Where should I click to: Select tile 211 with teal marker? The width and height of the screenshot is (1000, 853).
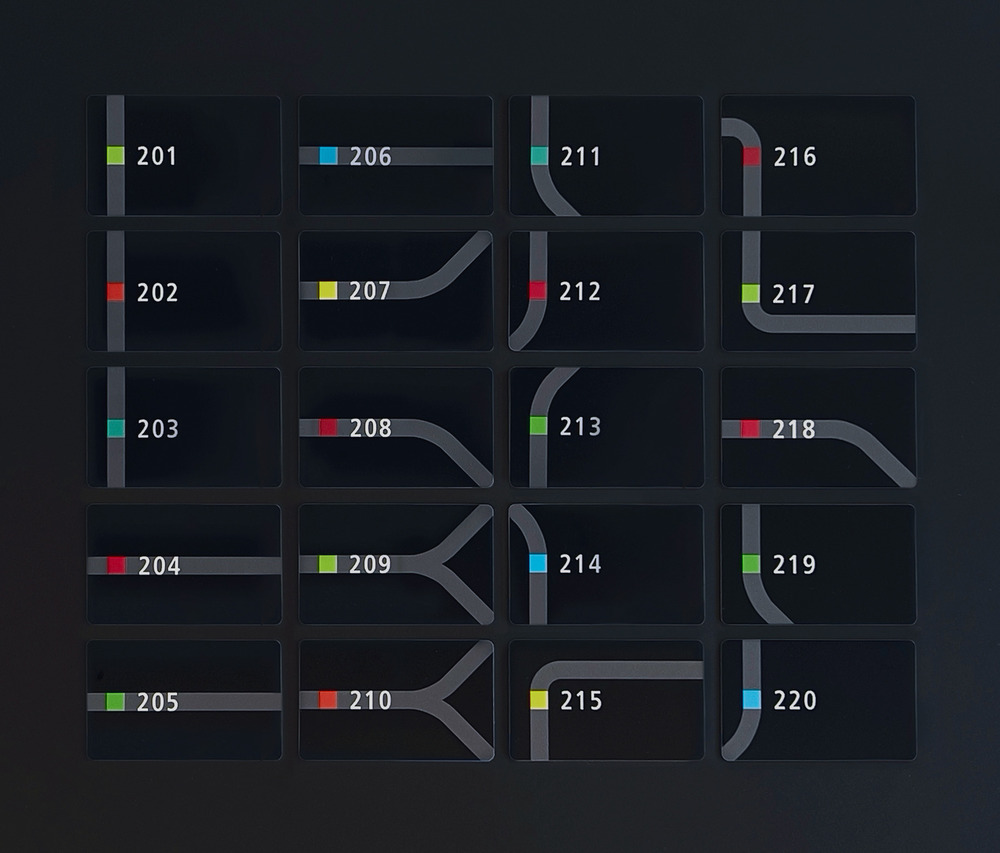(607, 155)
